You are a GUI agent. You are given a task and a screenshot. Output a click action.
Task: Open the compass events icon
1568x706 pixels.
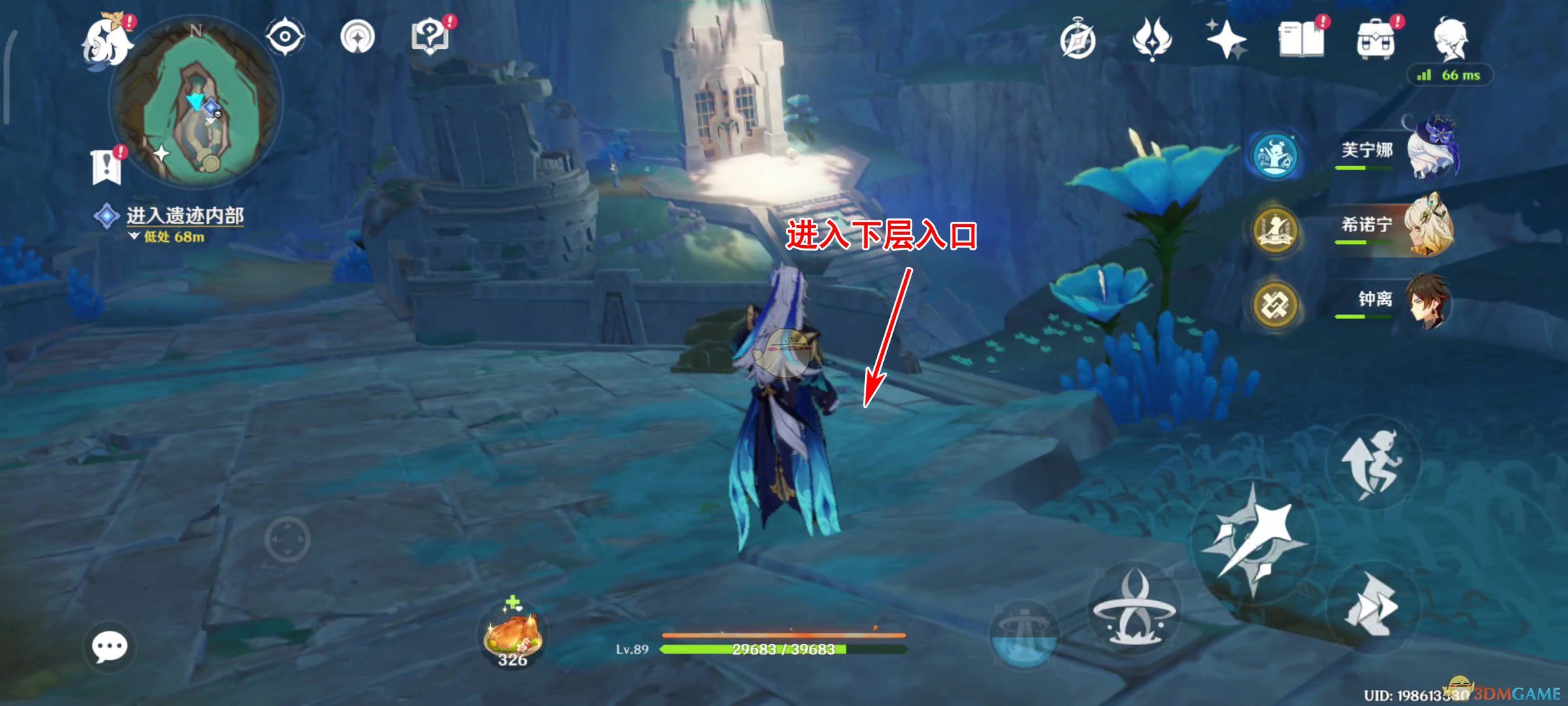click(x=1078, y=41)
